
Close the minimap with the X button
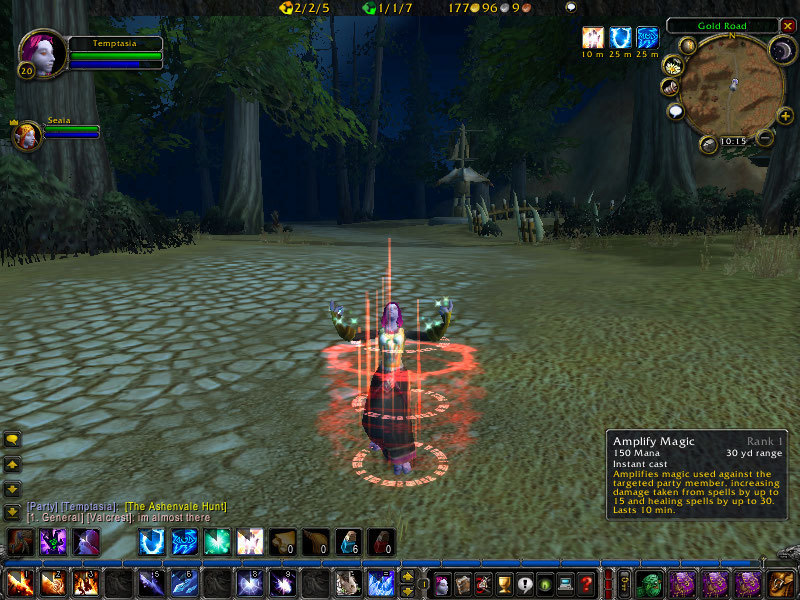787,26
